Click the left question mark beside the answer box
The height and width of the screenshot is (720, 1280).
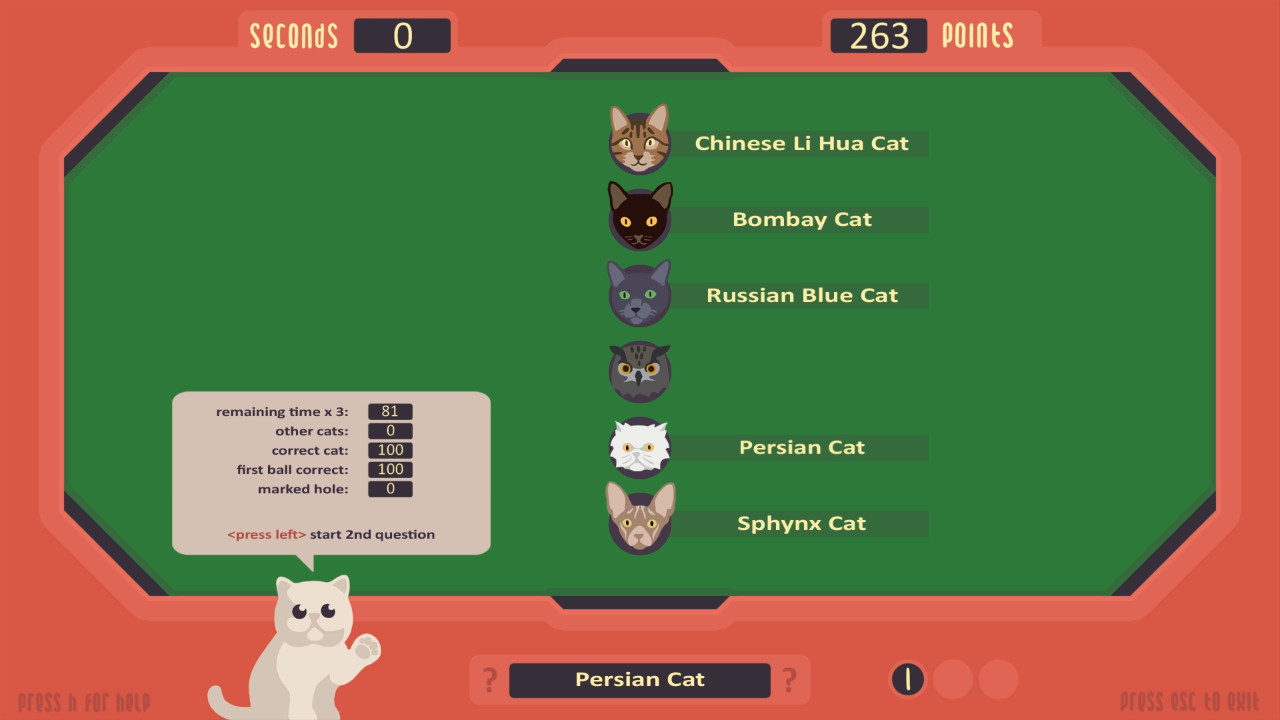pos(489,679)
